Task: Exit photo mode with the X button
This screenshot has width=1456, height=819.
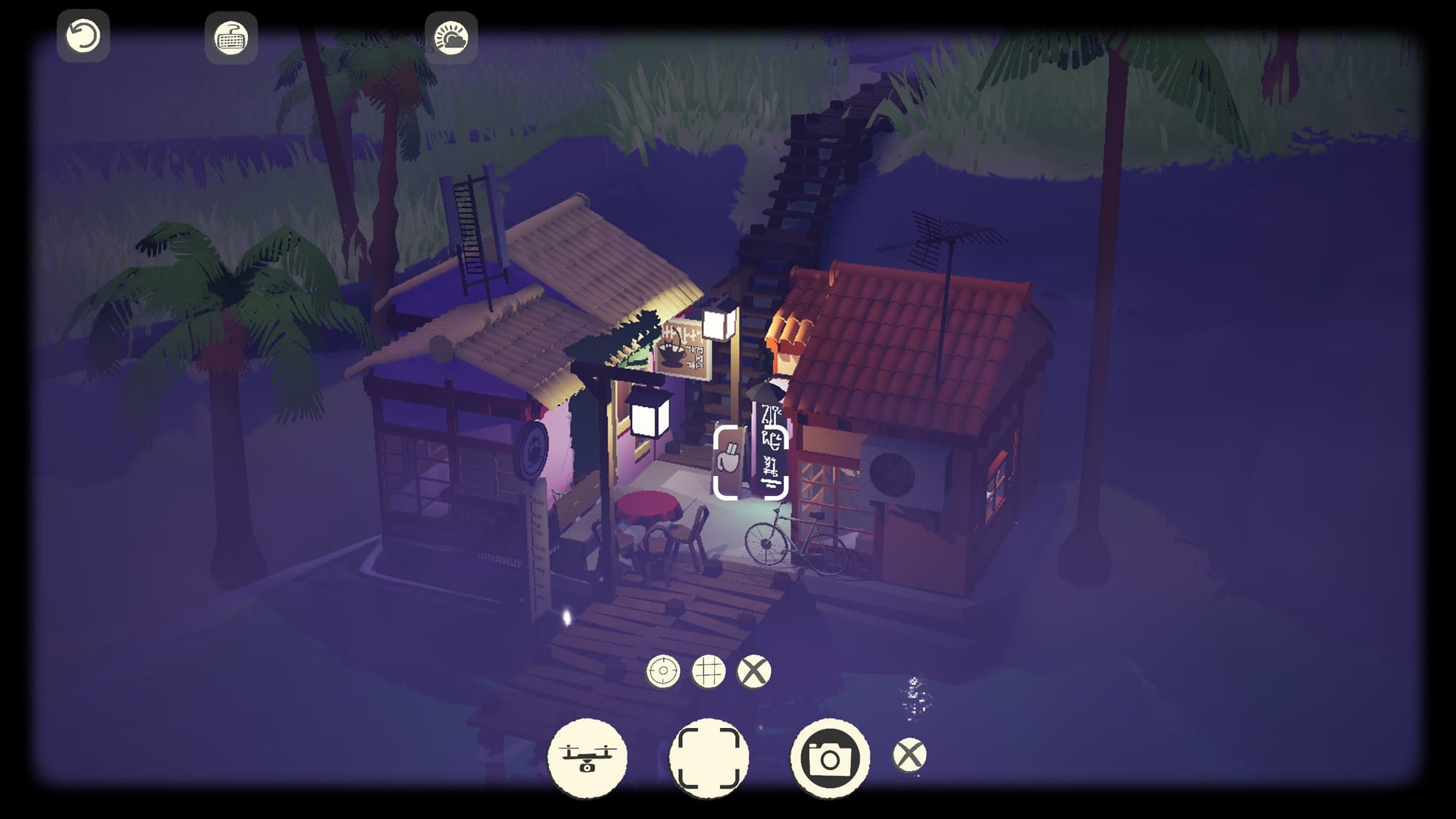Action: (909, 755)
